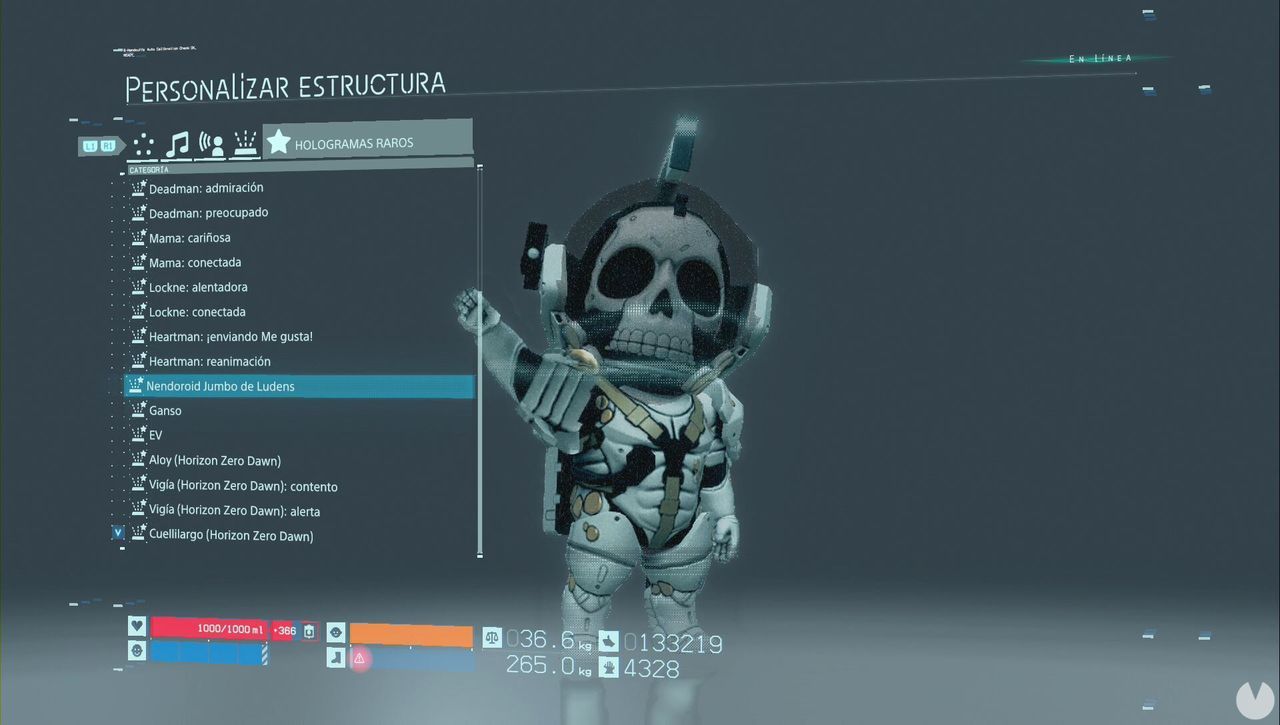Select the fireworks category icon
Image resolution: width=1280 pixels, height=725 pixels.
[245, 143]
